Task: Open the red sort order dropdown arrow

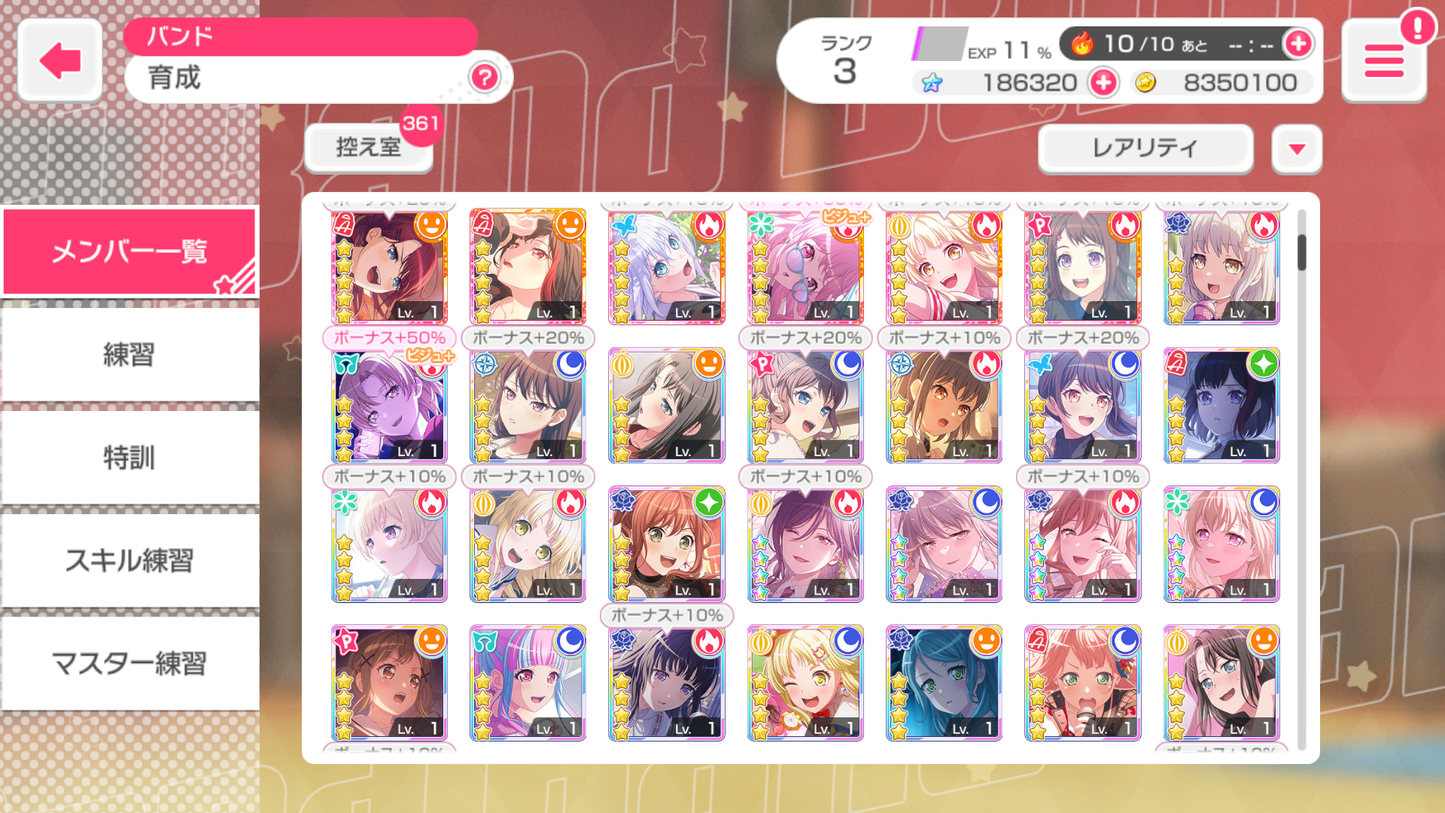Action: (1297, 148)
